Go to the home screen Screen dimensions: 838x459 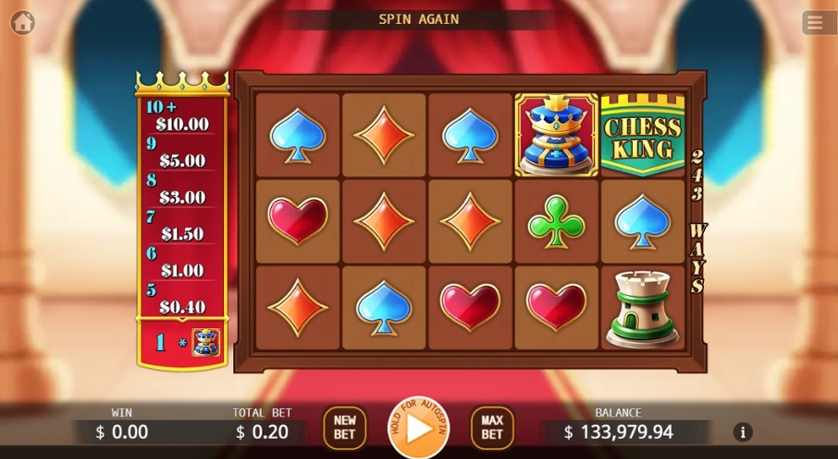(22, 22)
